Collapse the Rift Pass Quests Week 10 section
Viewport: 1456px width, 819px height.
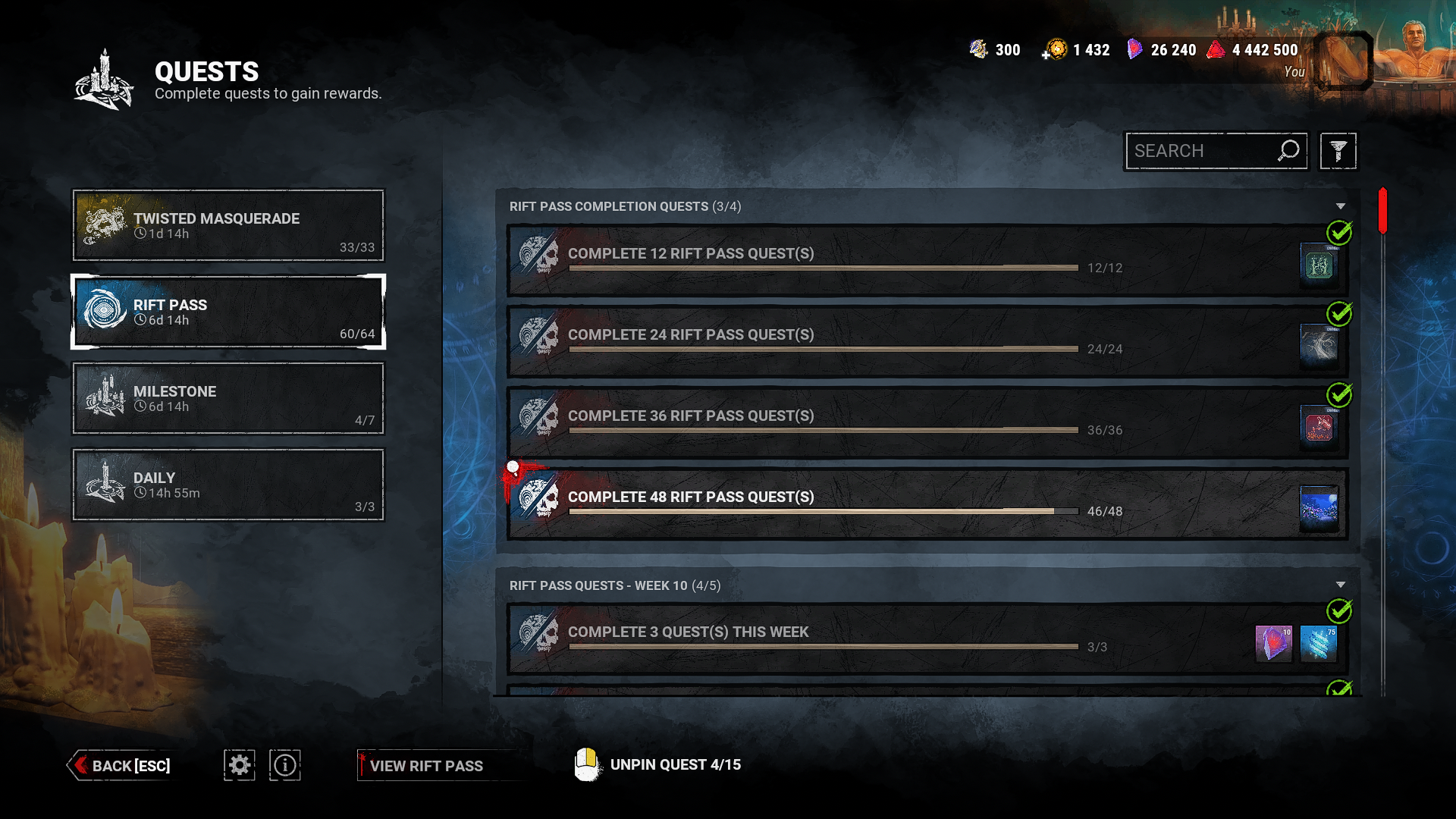point(1342,585)
